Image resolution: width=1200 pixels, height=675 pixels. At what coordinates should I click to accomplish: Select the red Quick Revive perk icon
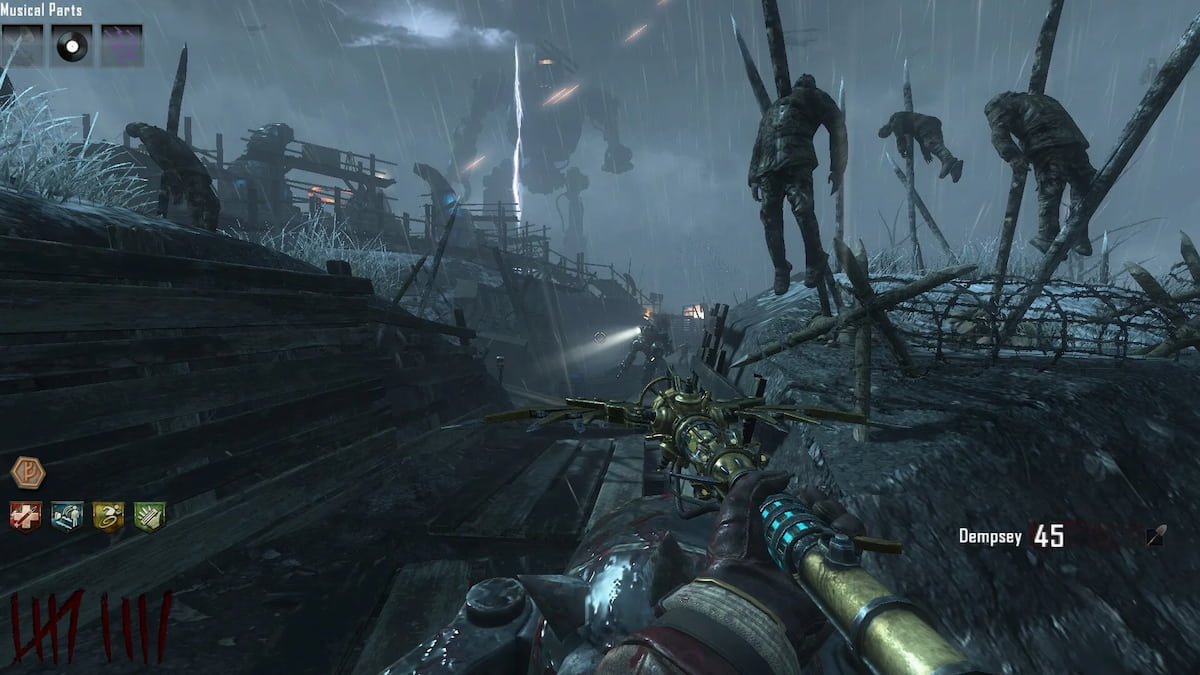pos(26,516)
